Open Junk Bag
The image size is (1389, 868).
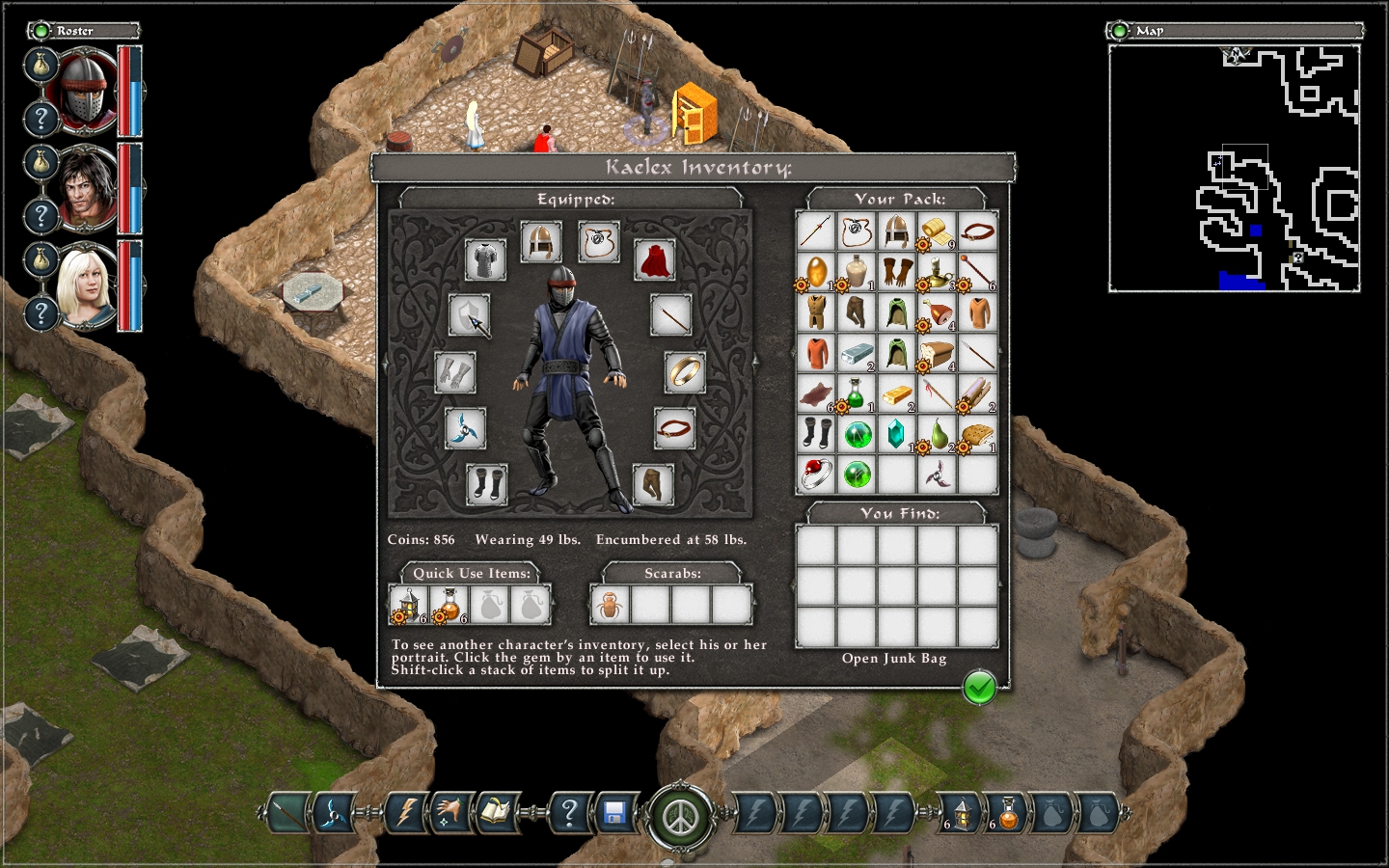point(894,659)
